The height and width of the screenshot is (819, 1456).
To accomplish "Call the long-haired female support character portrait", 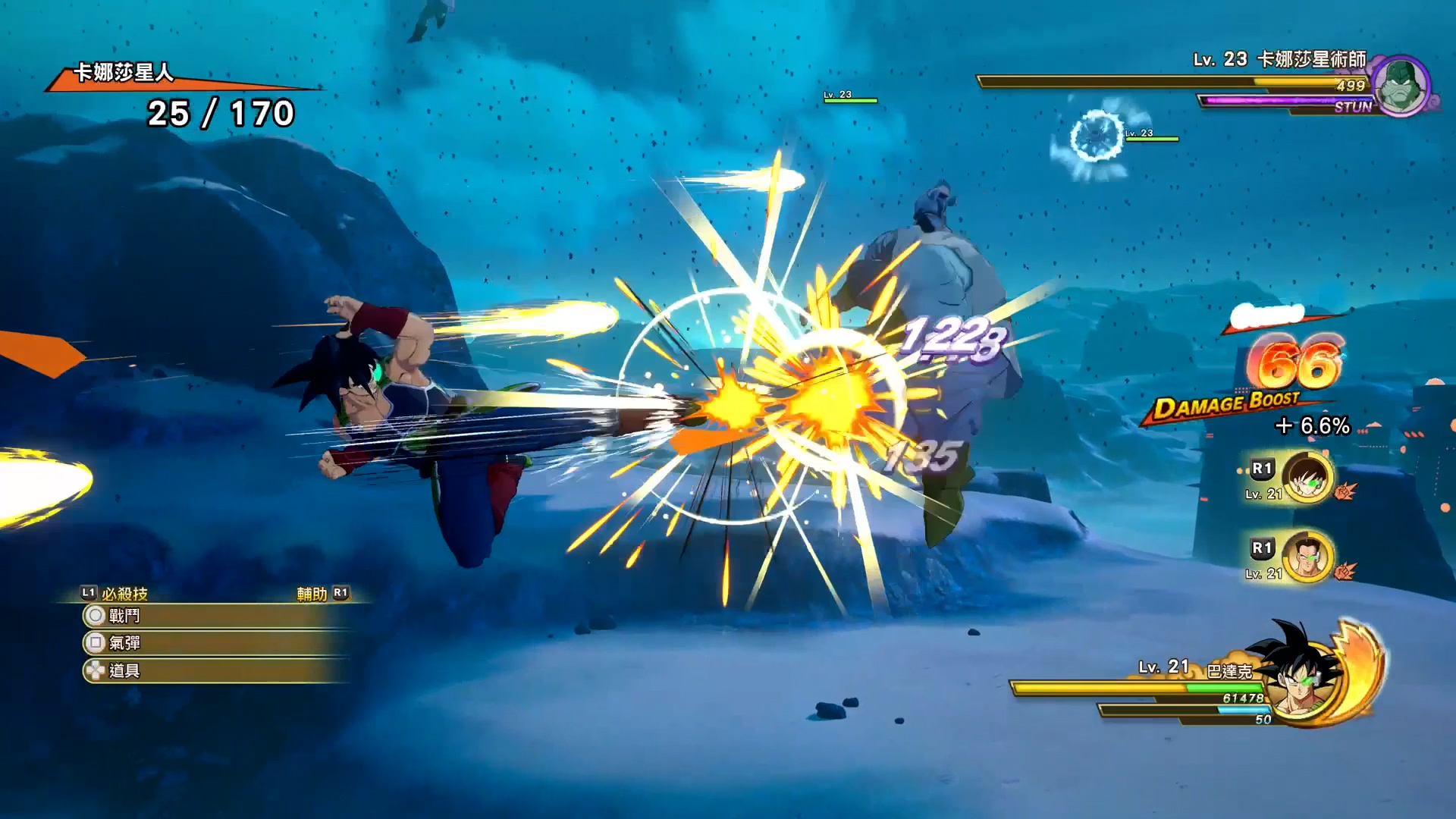I will 1307,478.
